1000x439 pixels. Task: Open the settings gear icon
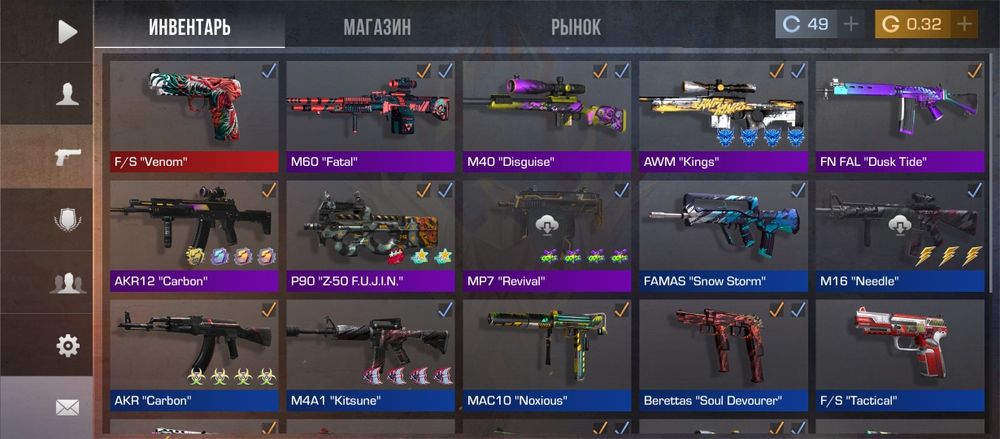(67, 346)
